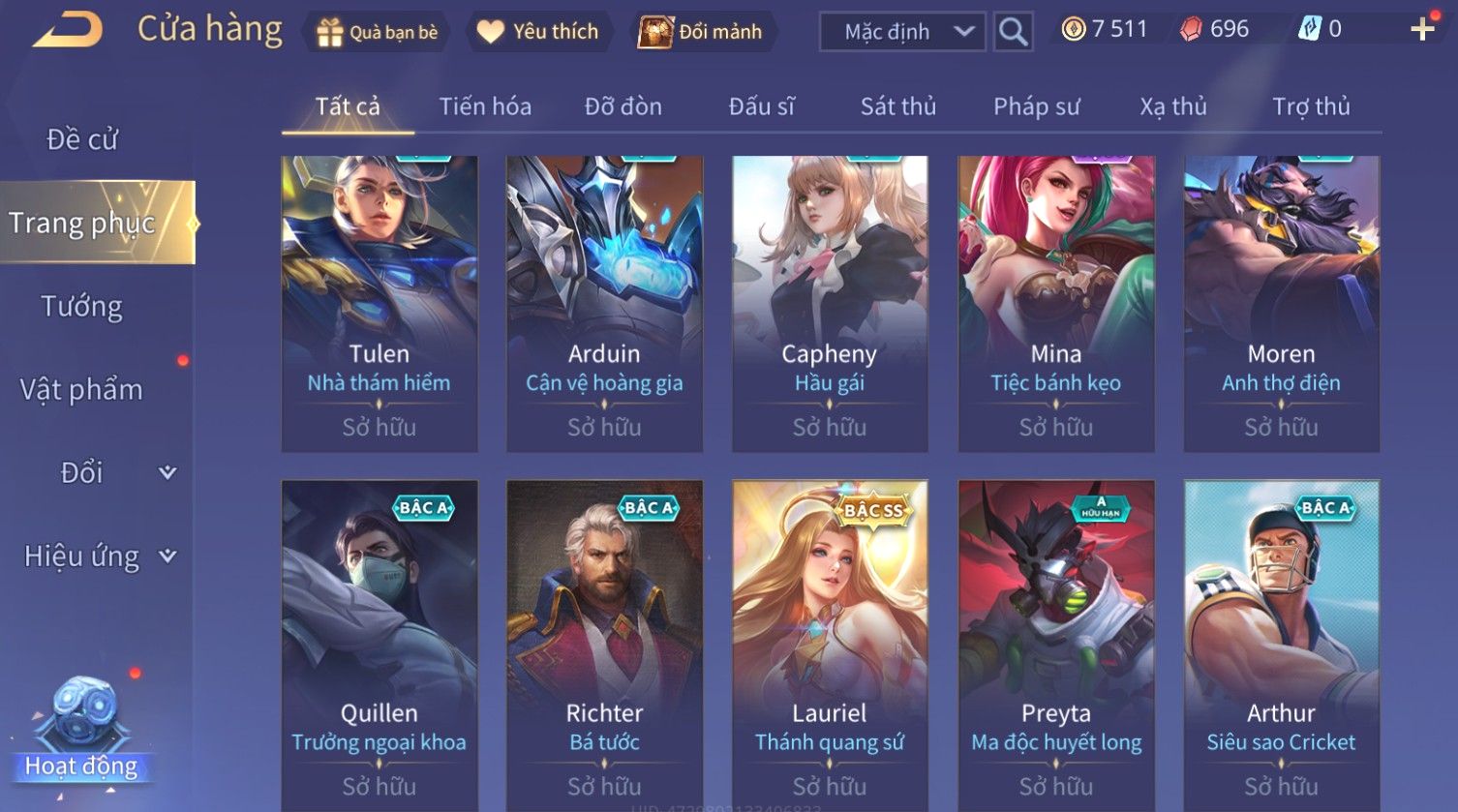
Task: Click the magnifying glass search button
Action: click(1013, 32)
